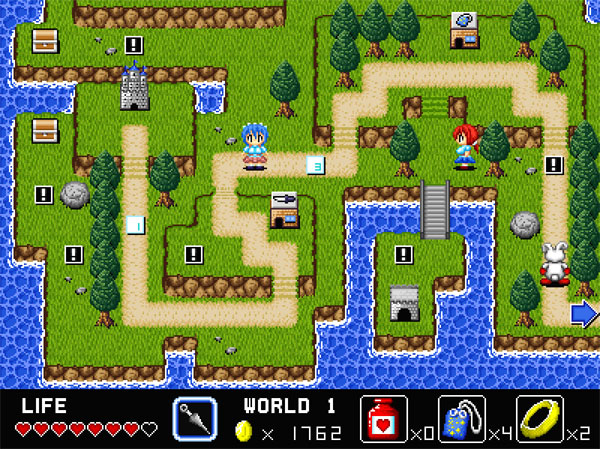Choose the gold ring item
600x449 pixels.
pyautogui.click(x=540, y=419)
